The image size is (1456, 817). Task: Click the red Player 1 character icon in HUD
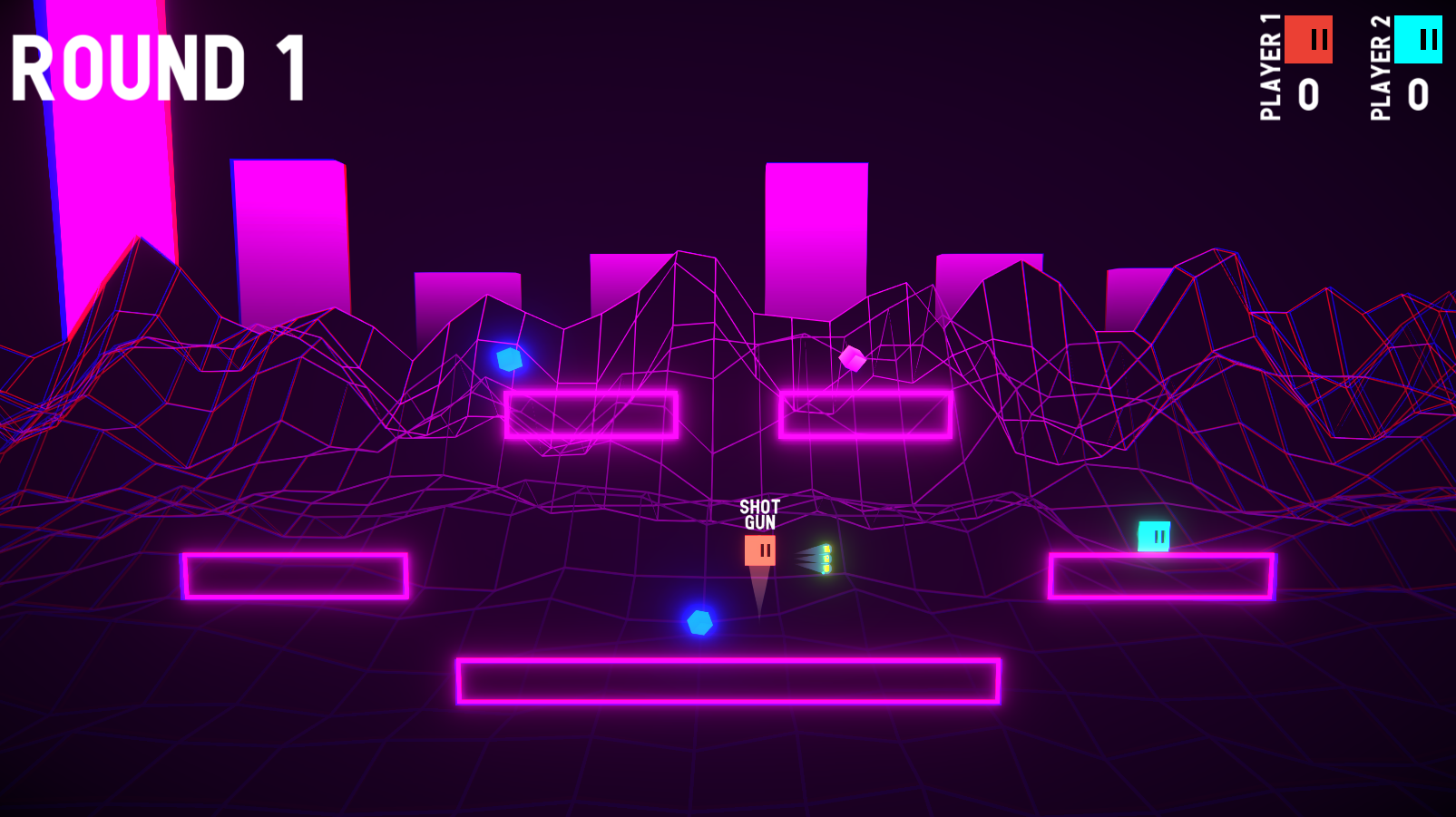coord(1309,39)
